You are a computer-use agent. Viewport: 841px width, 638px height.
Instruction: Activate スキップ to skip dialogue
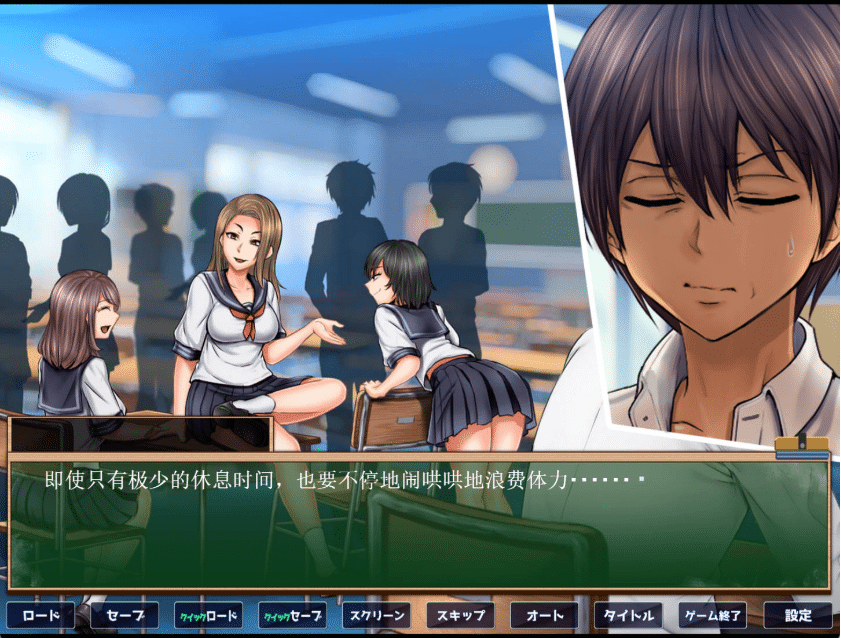point(460,615)
